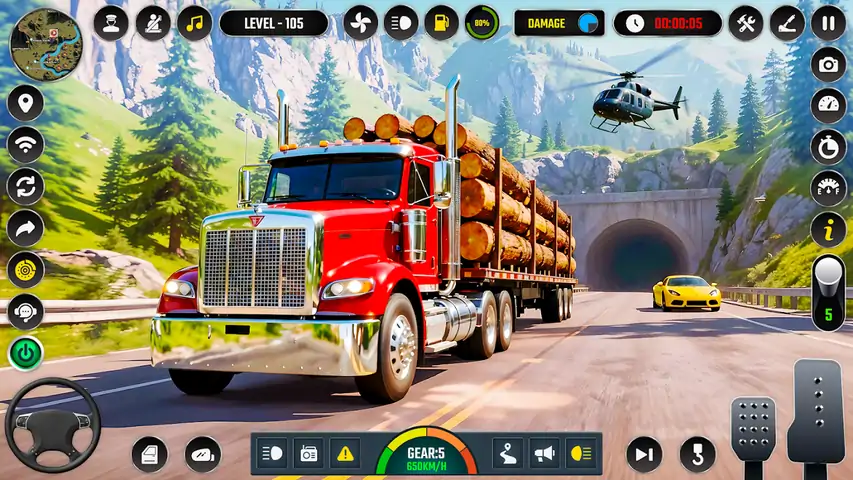Turn on the hazard warning triangle
Image resolution: width=853 pixels, height=480 pixels.
click(345, 453)
